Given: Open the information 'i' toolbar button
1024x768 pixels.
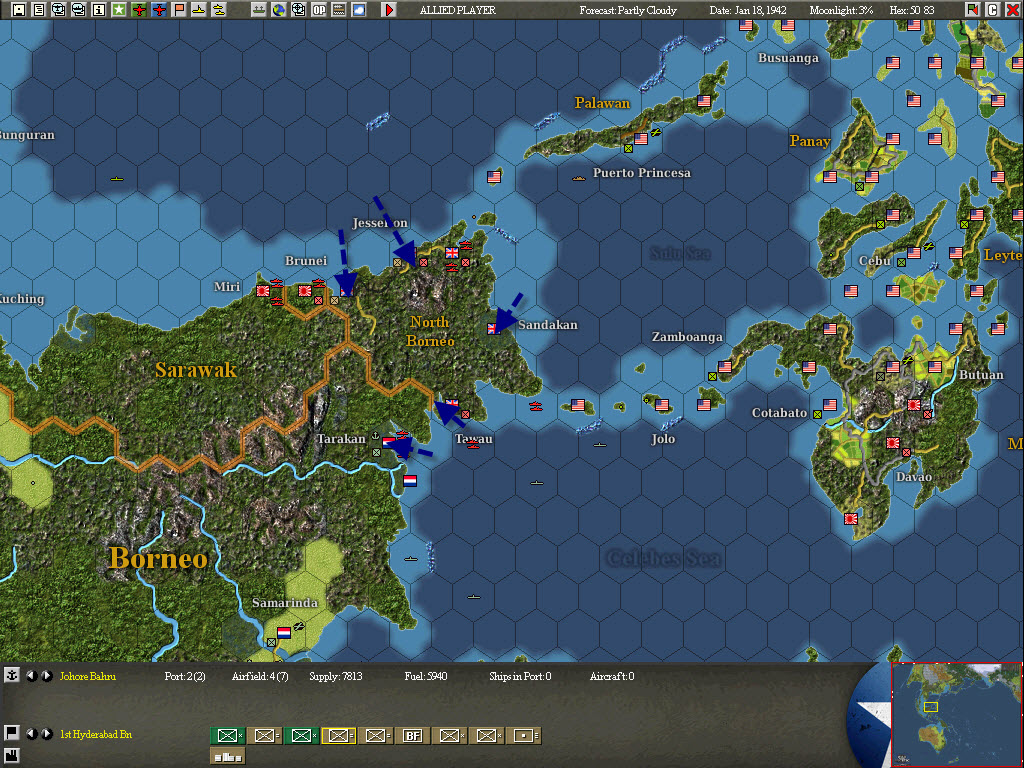Looking at the screenshot, I should (98, 10).
